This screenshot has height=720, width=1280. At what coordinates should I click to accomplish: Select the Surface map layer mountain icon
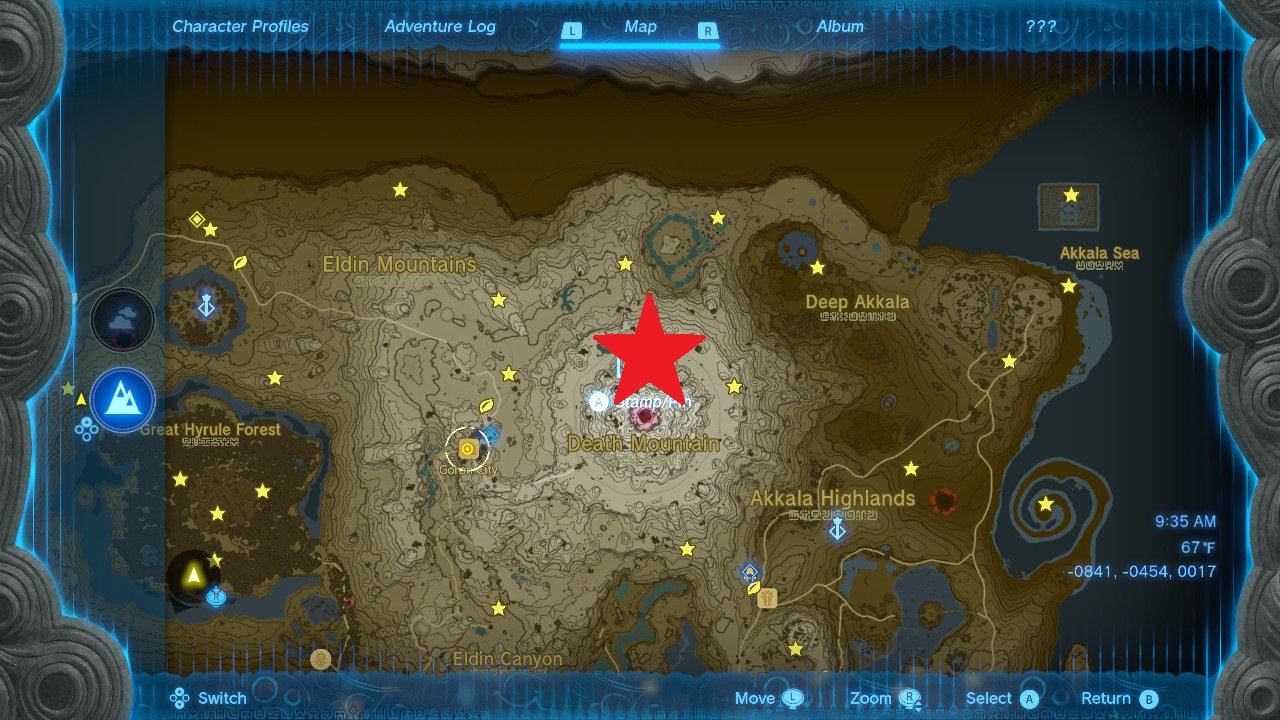[123, 400]
